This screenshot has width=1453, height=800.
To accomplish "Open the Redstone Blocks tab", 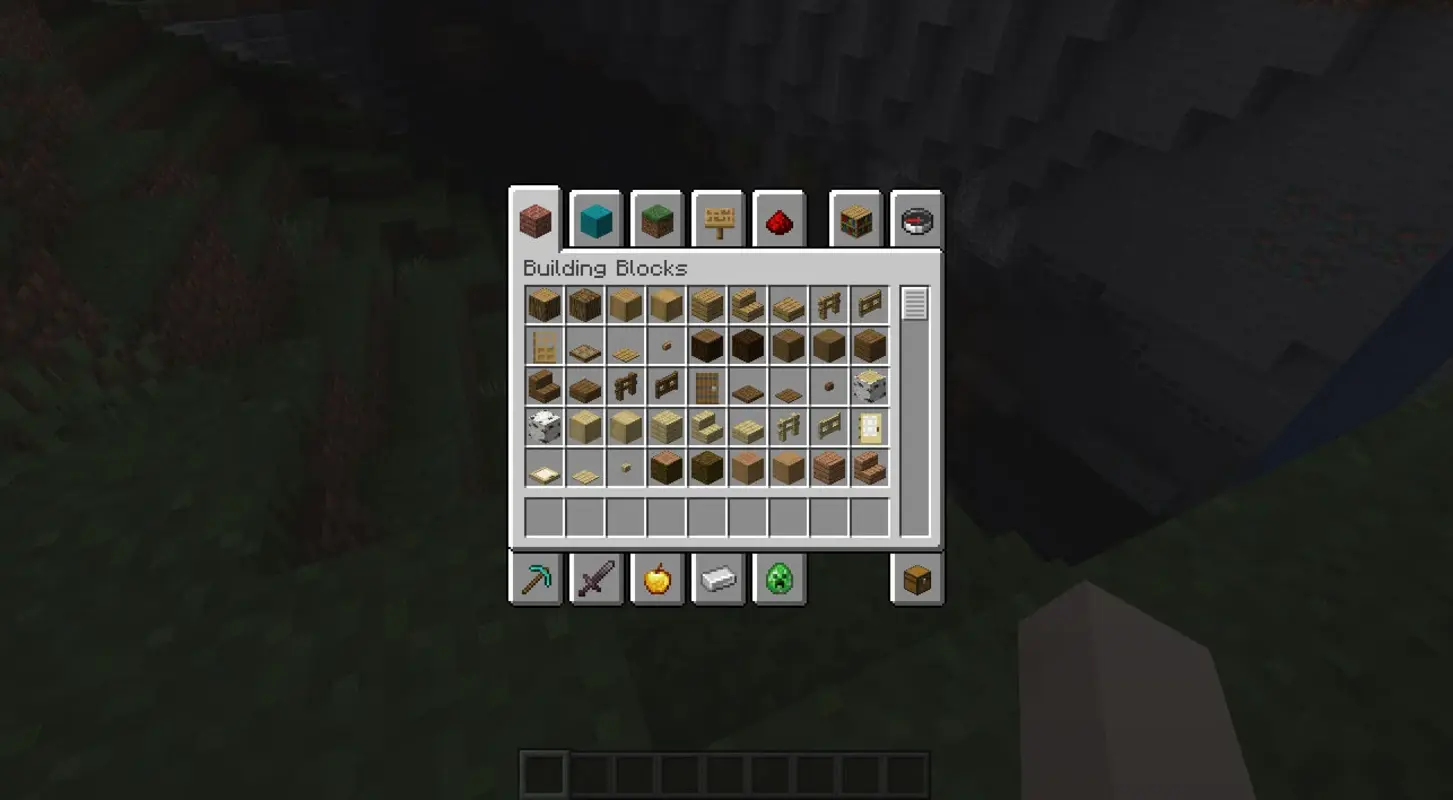I will pyautogui.click(x=779, y=220).
